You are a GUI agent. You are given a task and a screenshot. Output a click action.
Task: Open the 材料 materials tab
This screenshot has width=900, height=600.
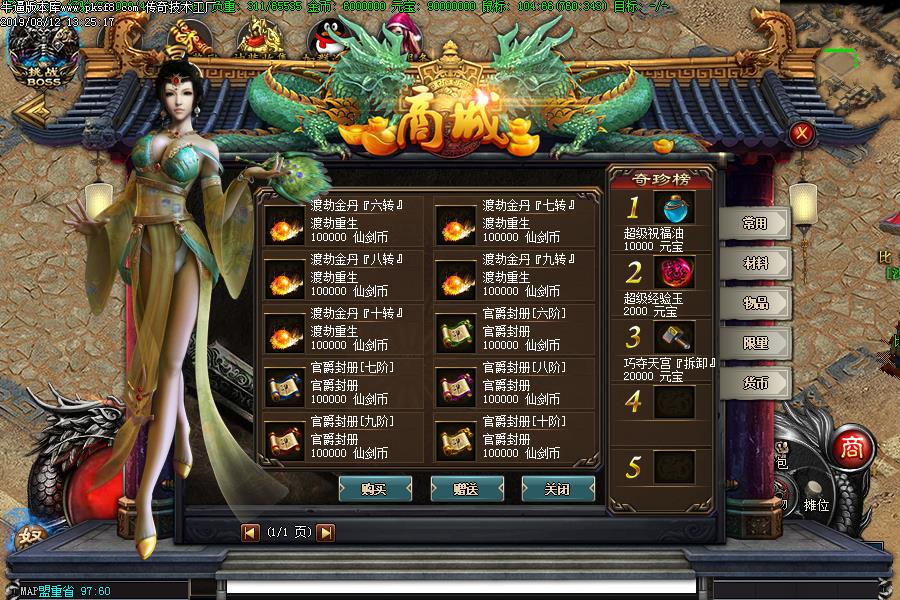(x=755, y=263)
